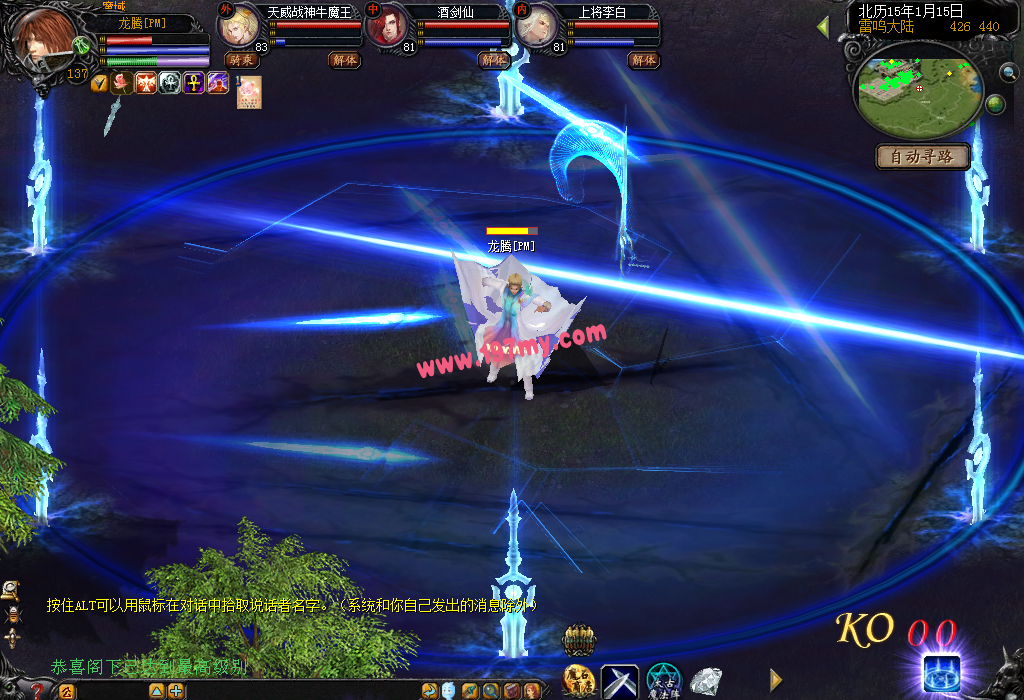
Task: Select the white diamond hotbar slot
Action: pyautogui.click(x=707, y=682)
